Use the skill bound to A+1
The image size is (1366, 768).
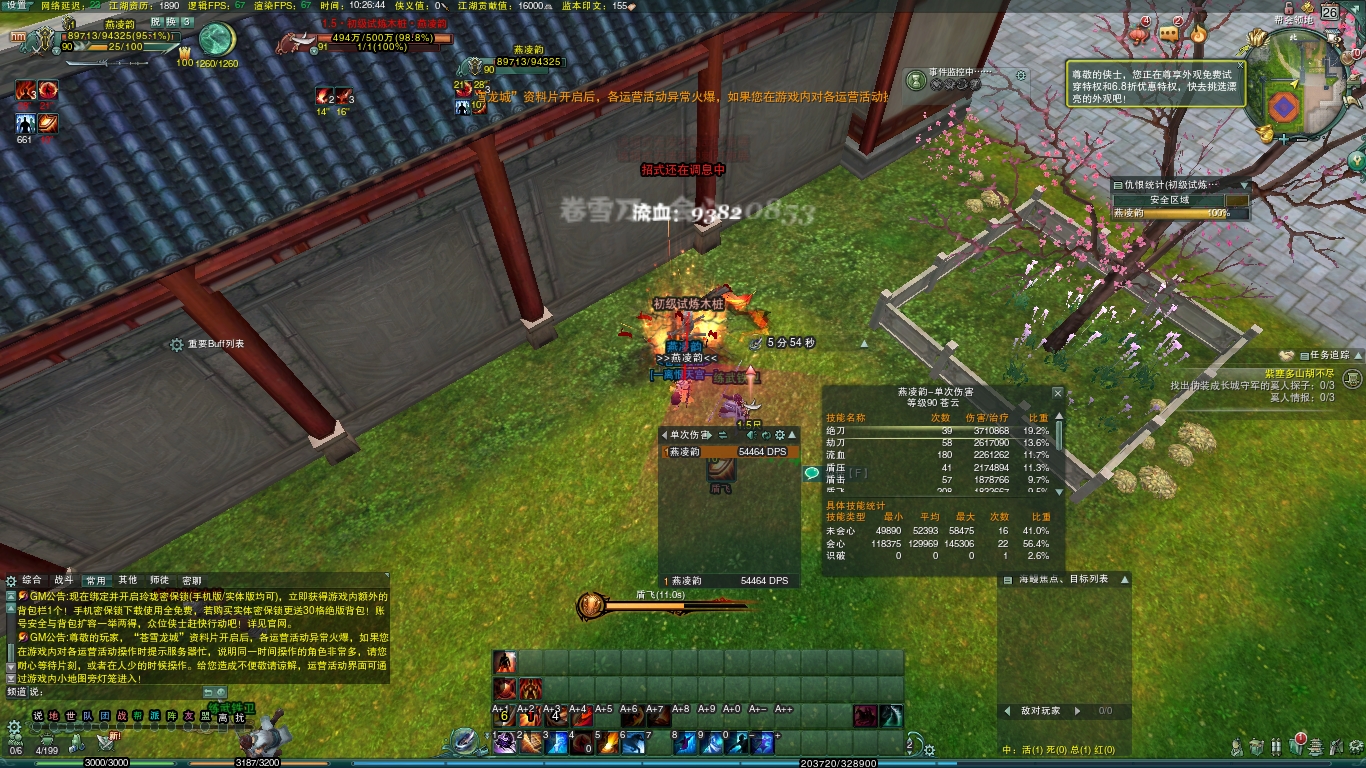(x=504, y=715)
